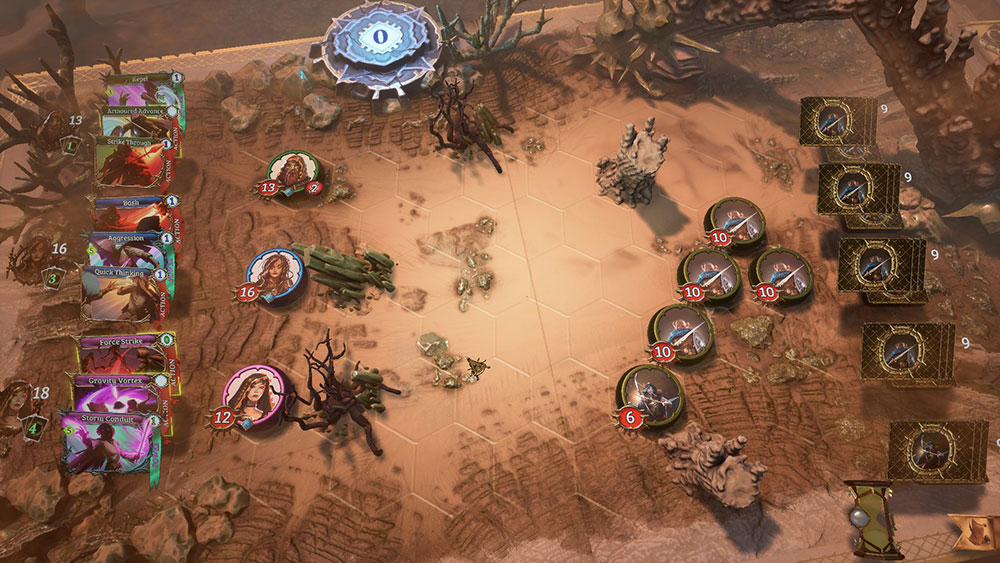Select the pink-ringed hero token with 12 health

[x=250, y=394]
